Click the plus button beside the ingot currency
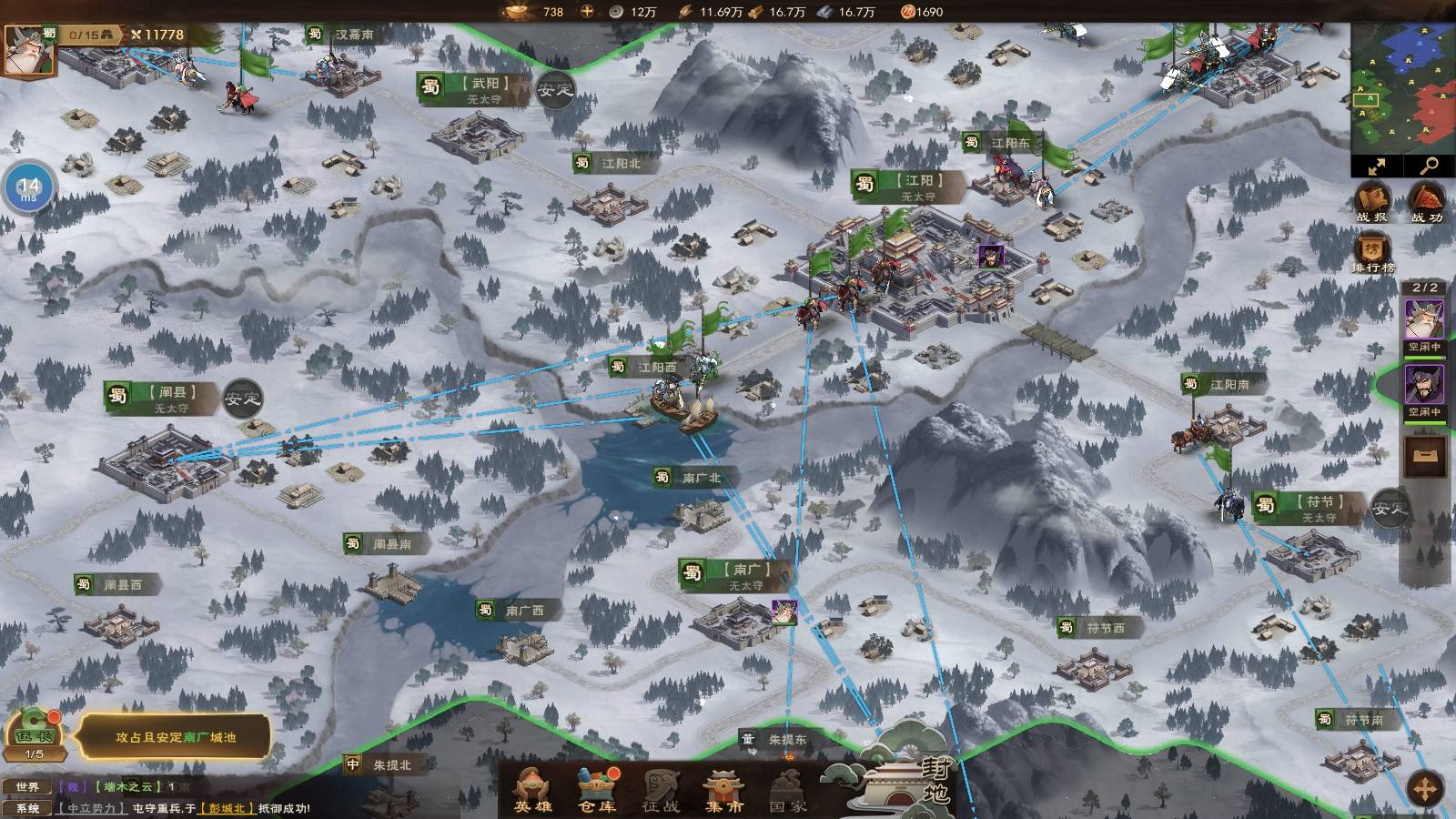 coord(587,12)
